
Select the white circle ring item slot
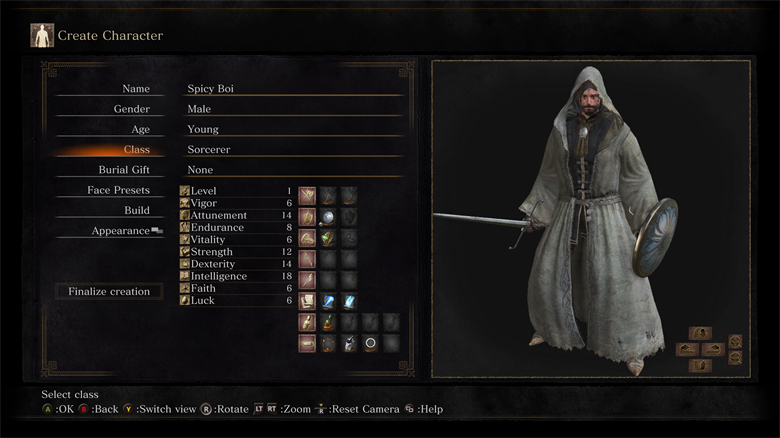(x=370, y=343)
